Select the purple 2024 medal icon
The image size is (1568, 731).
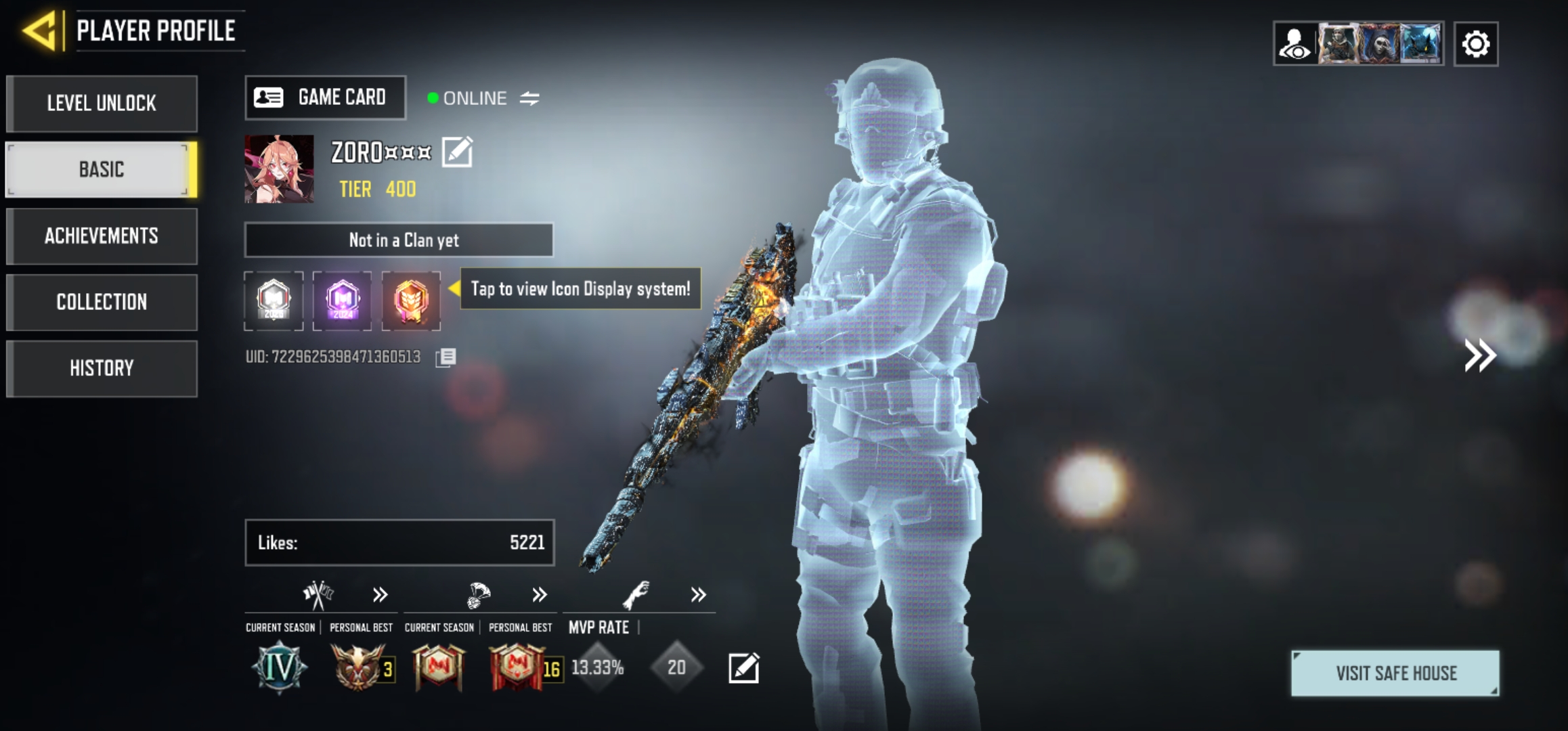pyautogui.click(x=342, y=300)
